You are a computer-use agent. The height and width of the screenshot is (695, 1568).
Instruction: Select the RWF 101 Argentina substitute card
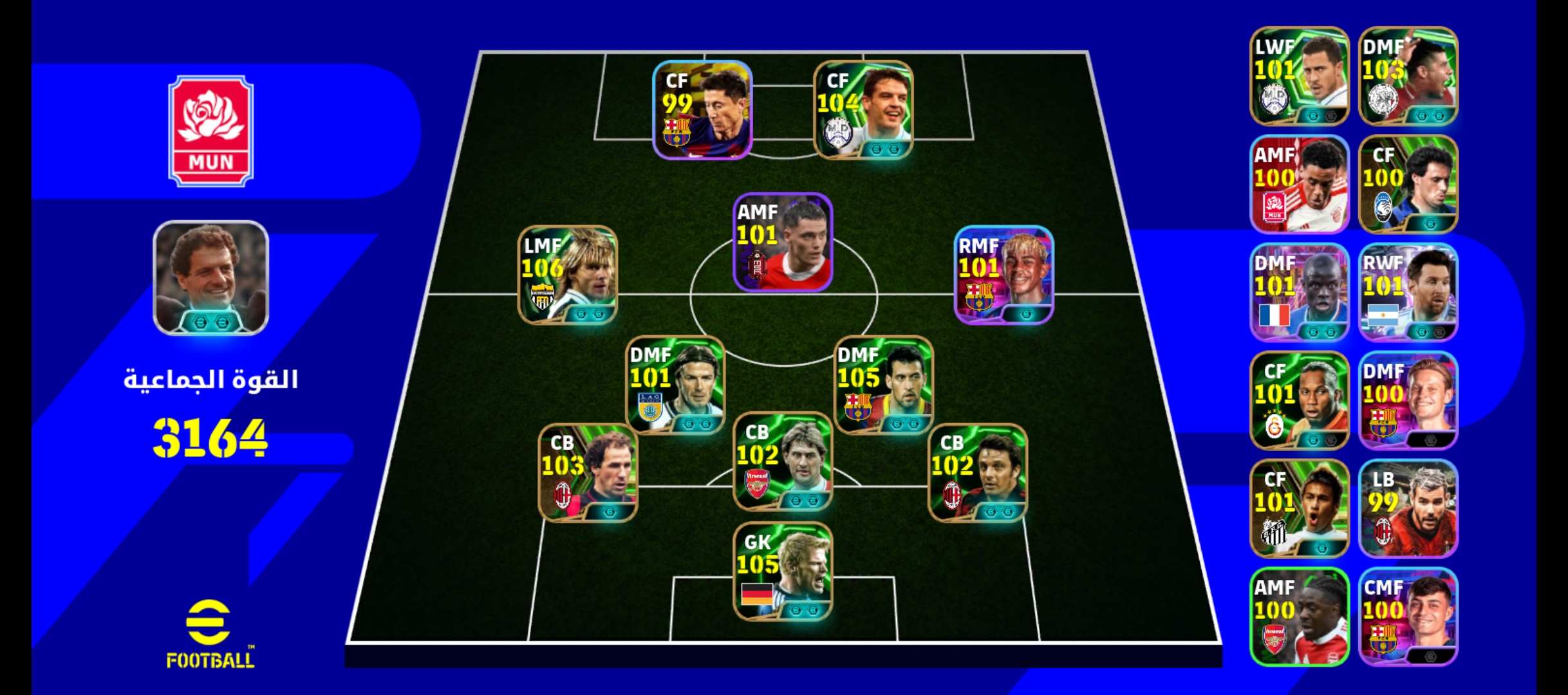point(1408,292)
